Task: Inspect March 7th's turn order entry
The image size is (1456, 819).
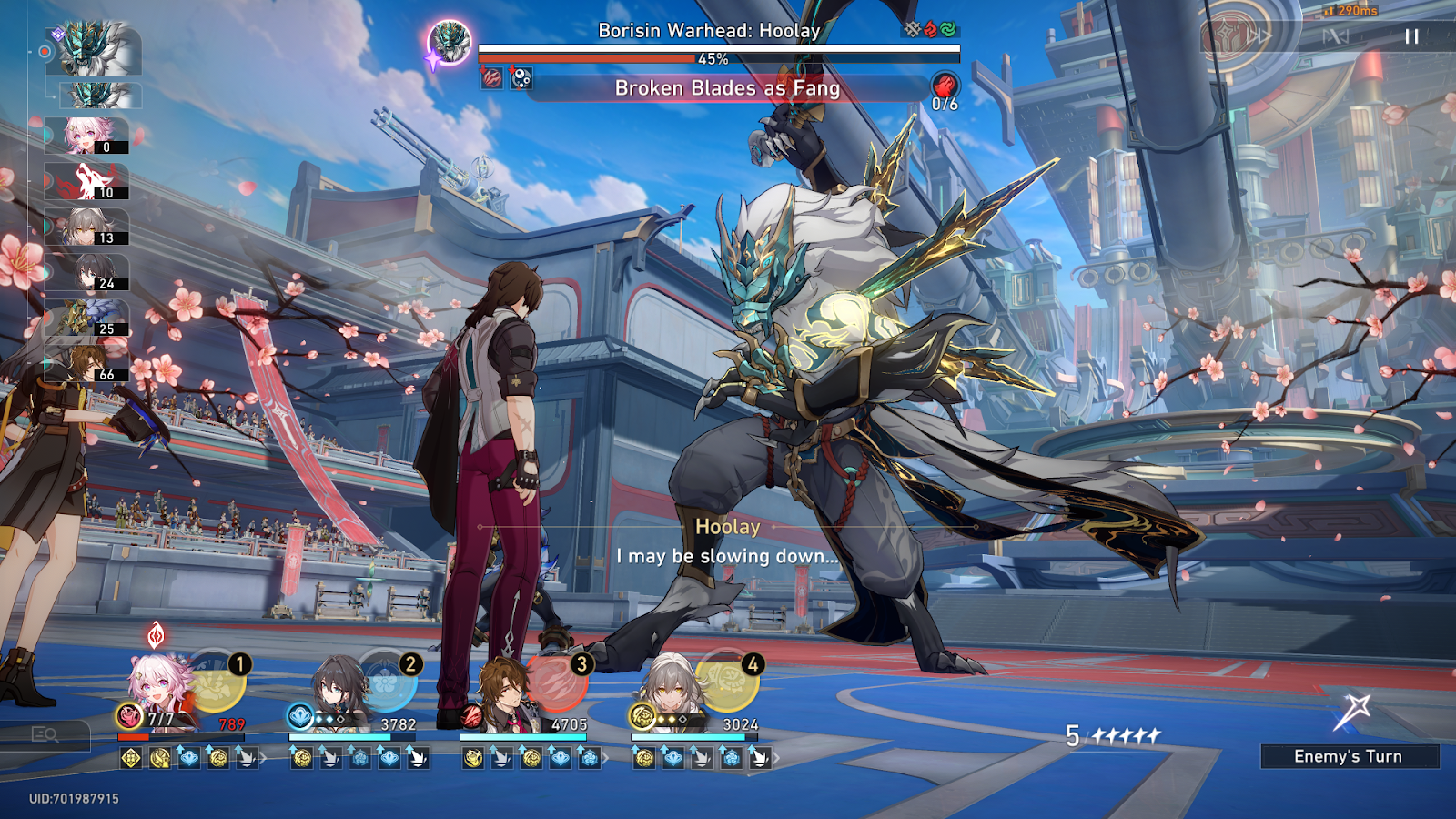Action: tap(88, 136)
